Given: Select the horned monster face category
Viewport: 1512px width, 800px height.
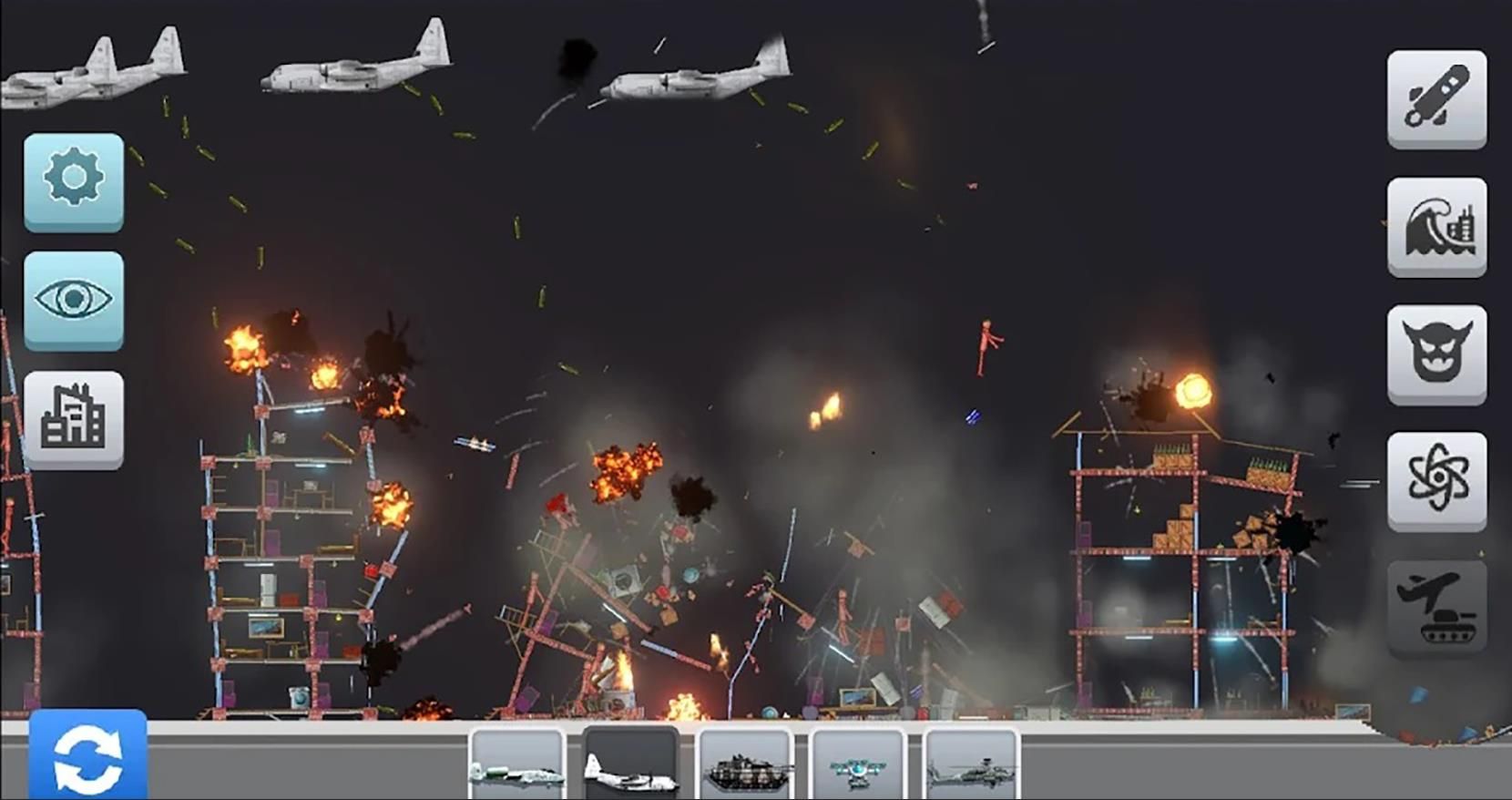Looking at the screenshot, I should 1436,354.
